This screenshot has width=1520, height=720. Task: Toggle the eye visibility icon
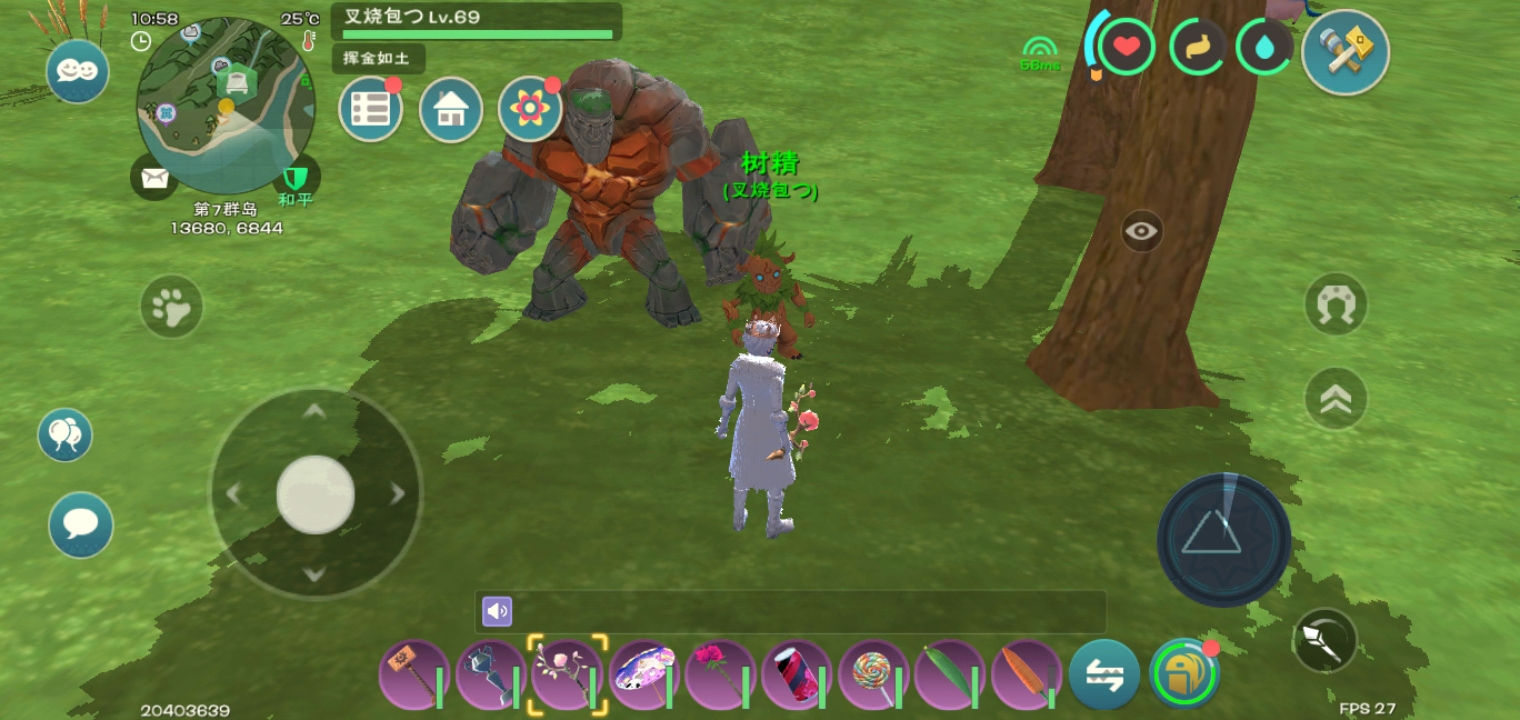click(x=1141, y=232)
